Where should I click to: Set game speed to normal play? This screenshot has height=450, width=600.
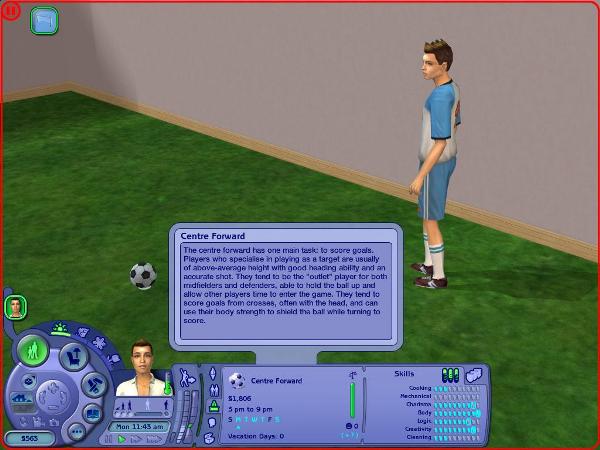[x=122, y=438]
